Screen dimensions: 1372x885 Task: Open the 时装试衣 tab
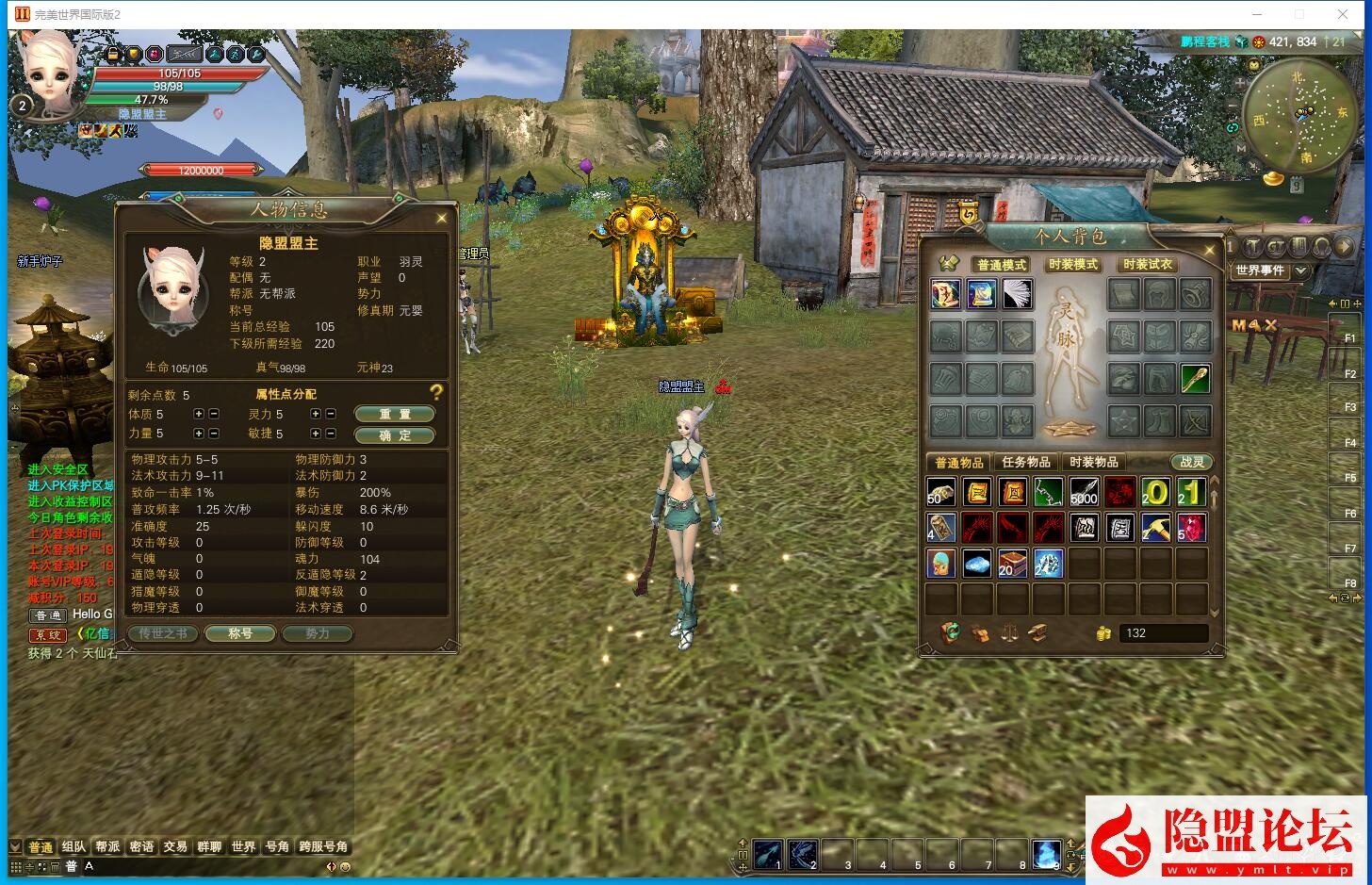click(x=1147, y=265)
